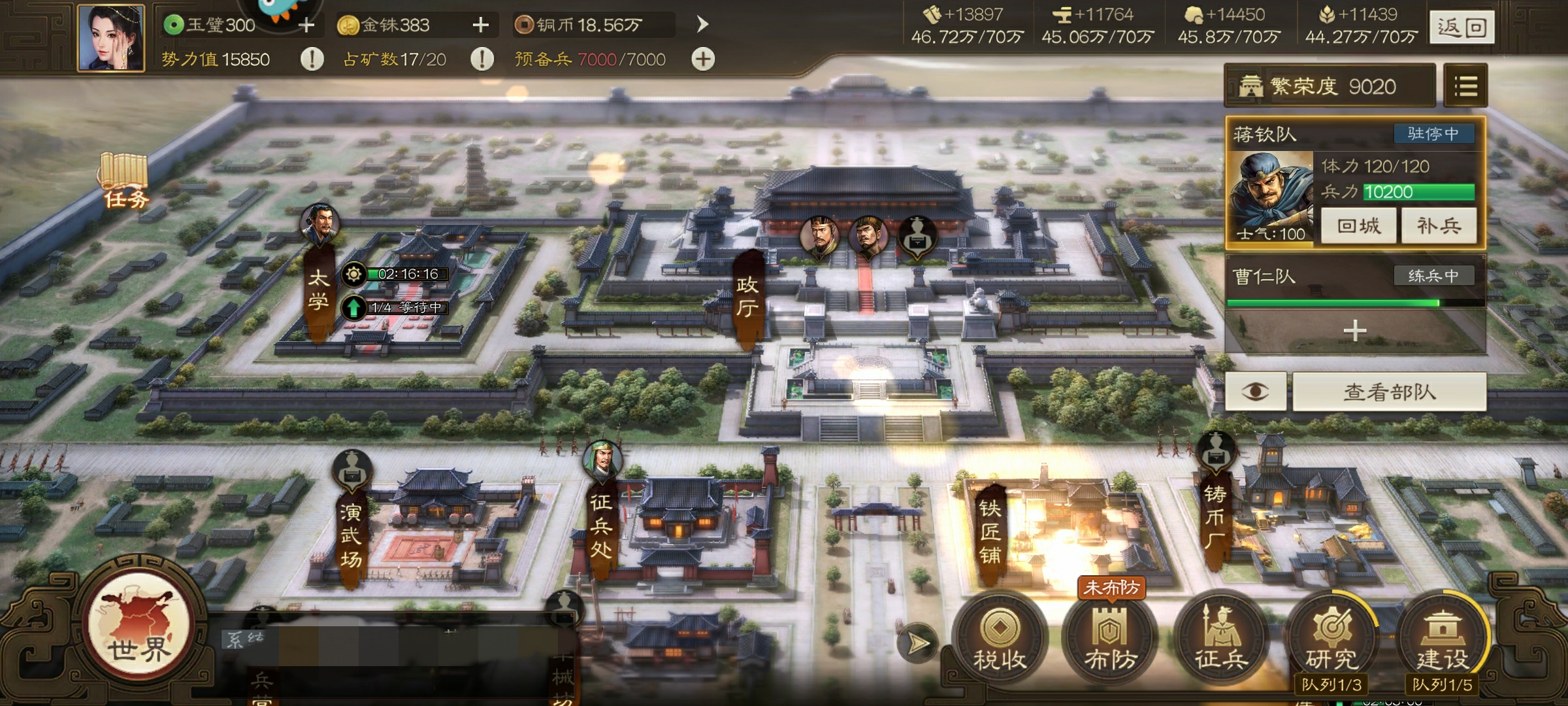
Task: Open the 征兵 recruitment menu
Action: click(x=1220, y=638)
